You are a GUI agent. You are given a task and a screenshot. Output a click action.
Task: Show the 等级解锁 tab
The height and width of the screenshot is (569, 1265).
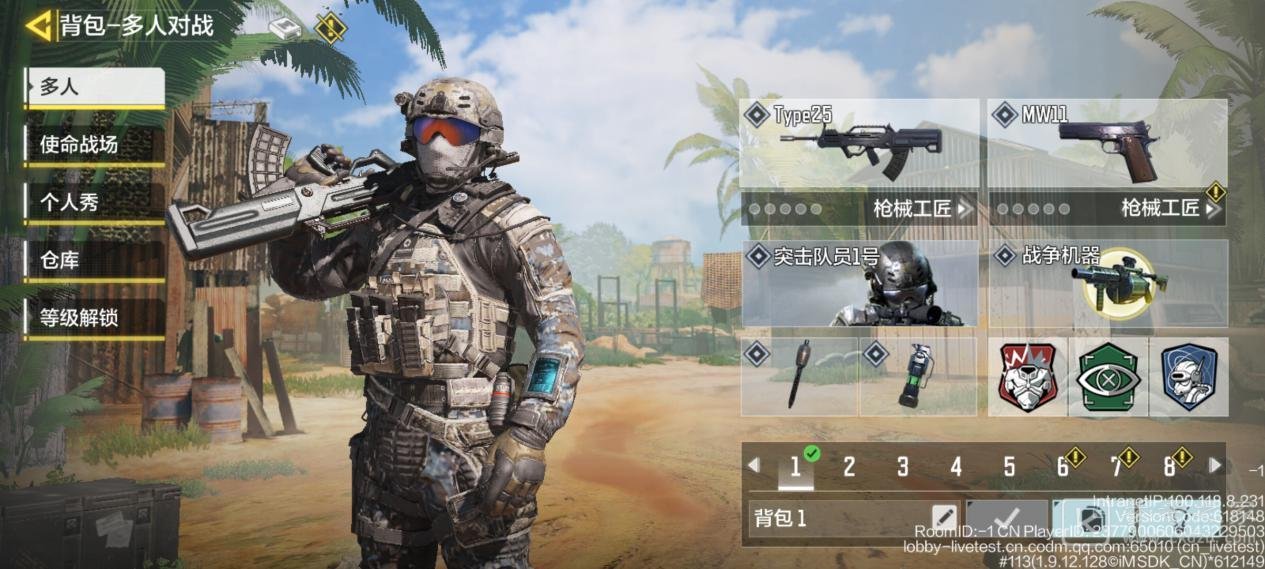click(x=95, y=319)
